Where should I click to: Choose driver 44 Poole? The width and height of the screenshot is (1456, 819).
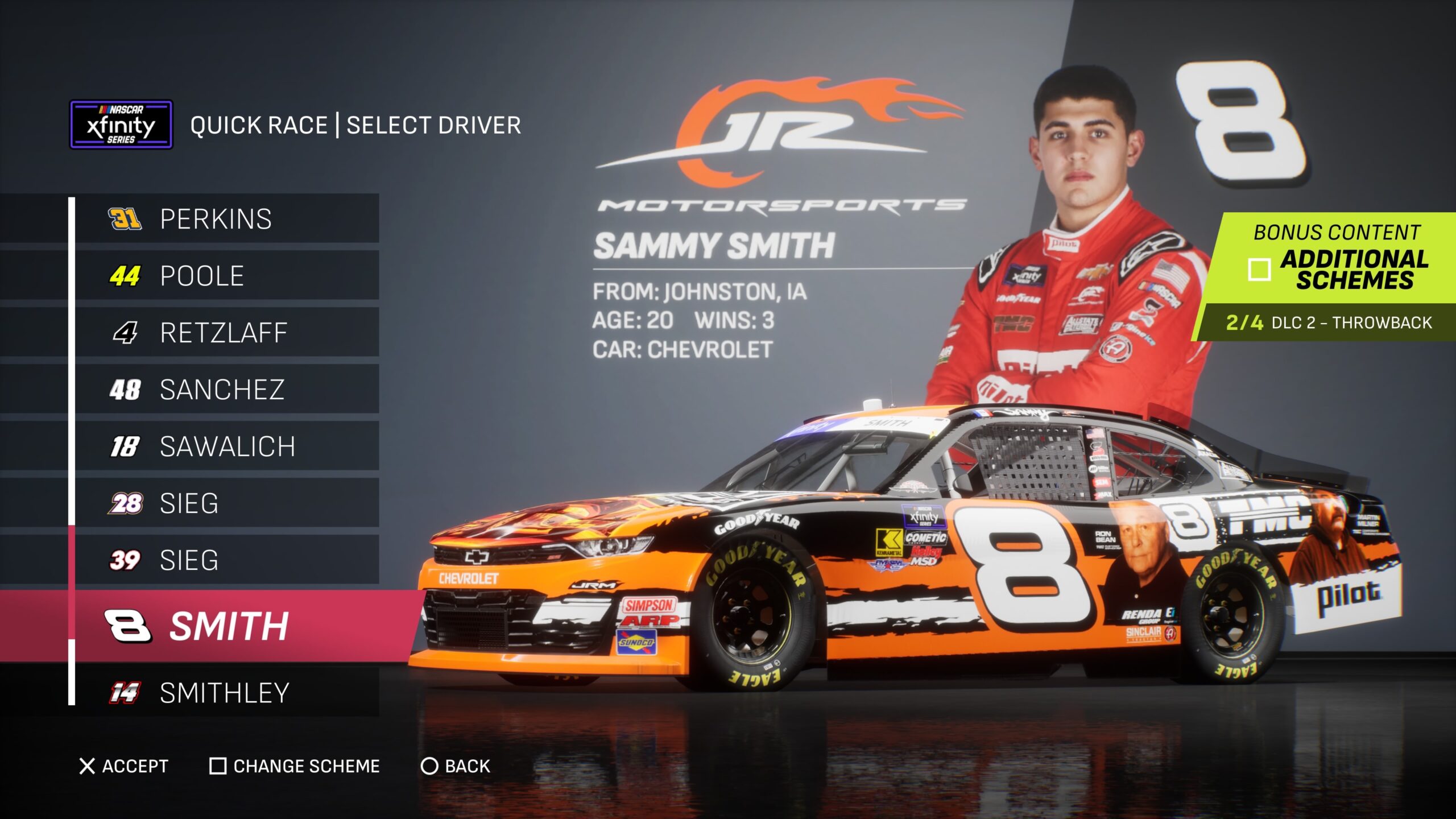click(226, 276)
